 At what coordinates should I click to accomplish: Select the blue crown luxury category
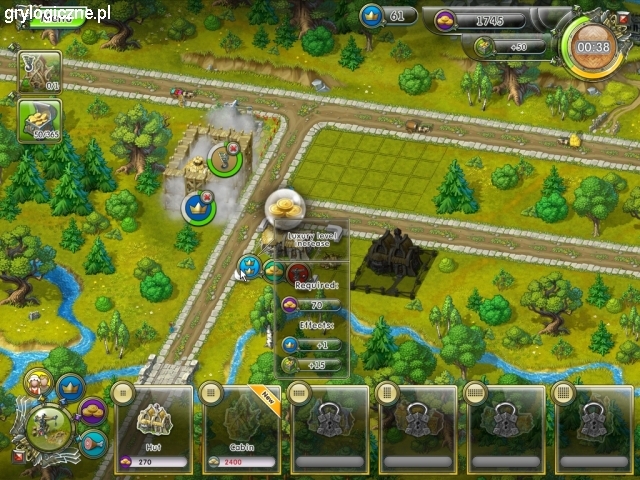[x=70, y=386]
